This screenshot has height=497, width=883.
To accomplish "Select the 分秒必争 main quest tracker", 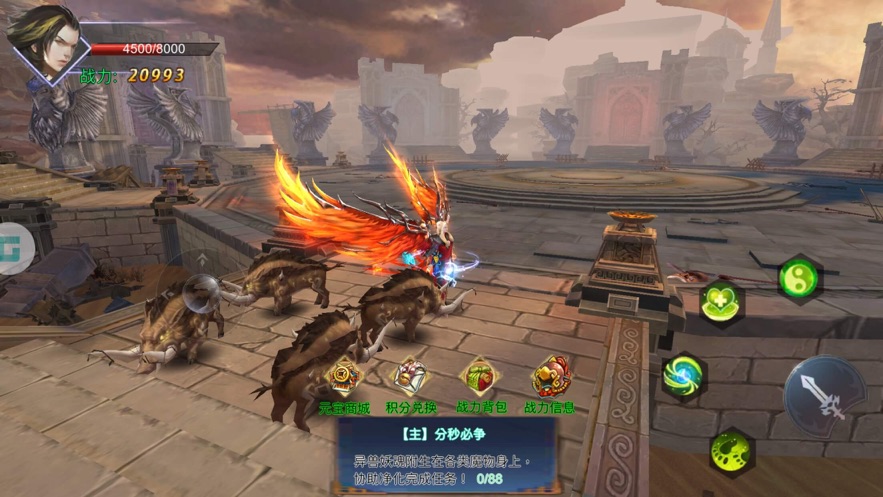I will 445,451.
